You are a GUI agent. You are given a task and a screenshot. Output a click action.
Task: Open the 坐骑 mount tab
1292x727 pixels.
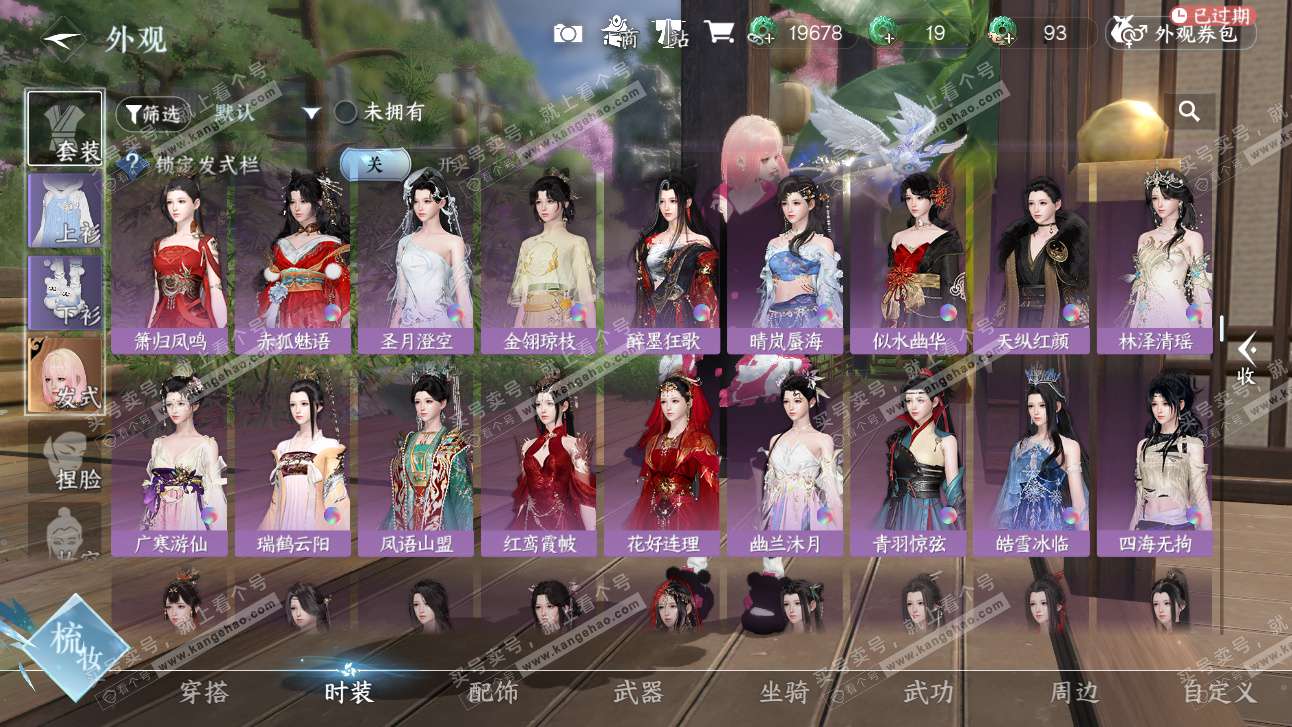pos(784,692)
